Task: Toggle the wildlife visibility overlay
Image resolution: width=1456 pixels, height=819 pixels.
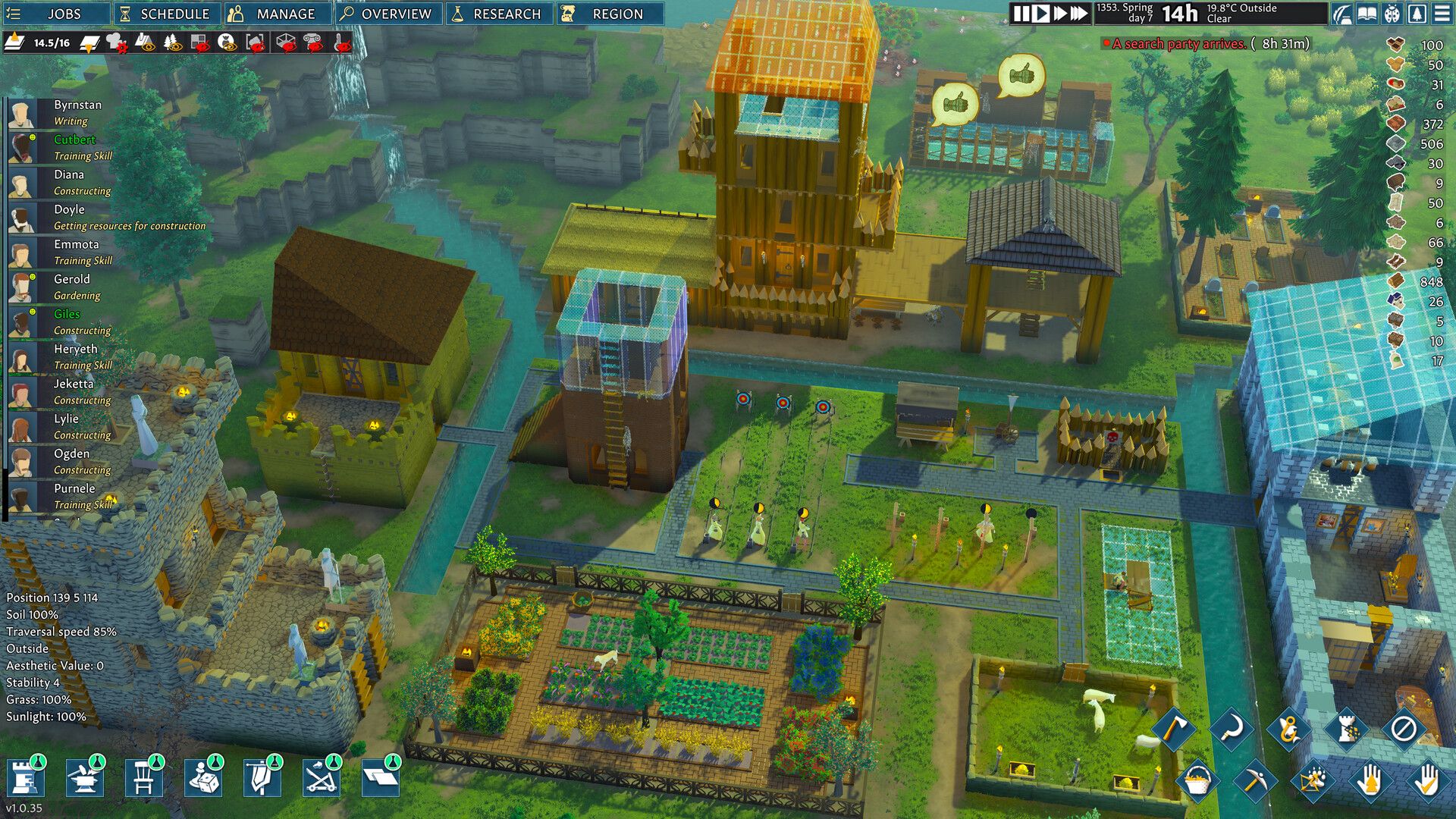Action: [x=225, y=43]
